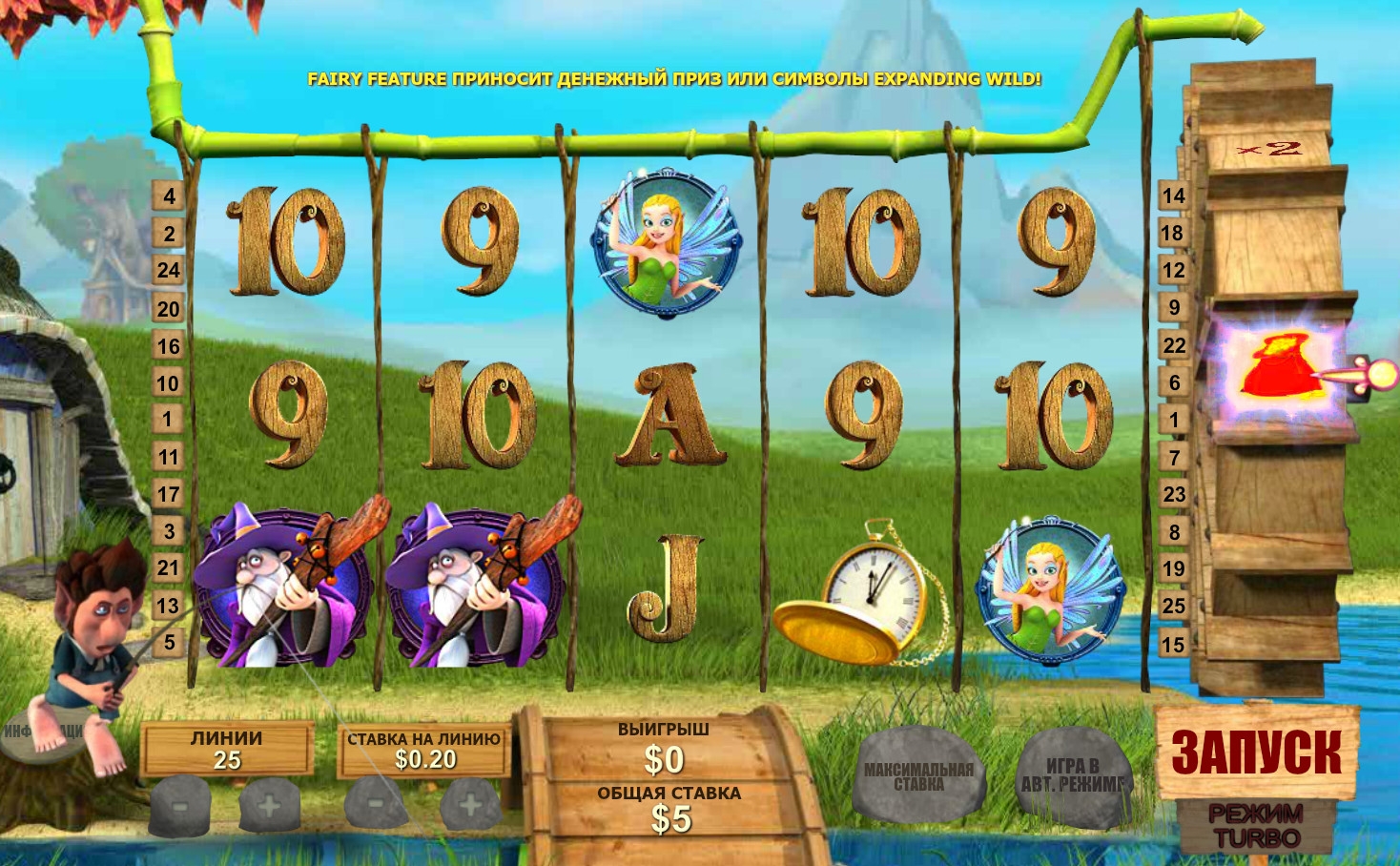Choose payline marker 20
Screen dimensions: 1400x866
click(x=169, y=309)
